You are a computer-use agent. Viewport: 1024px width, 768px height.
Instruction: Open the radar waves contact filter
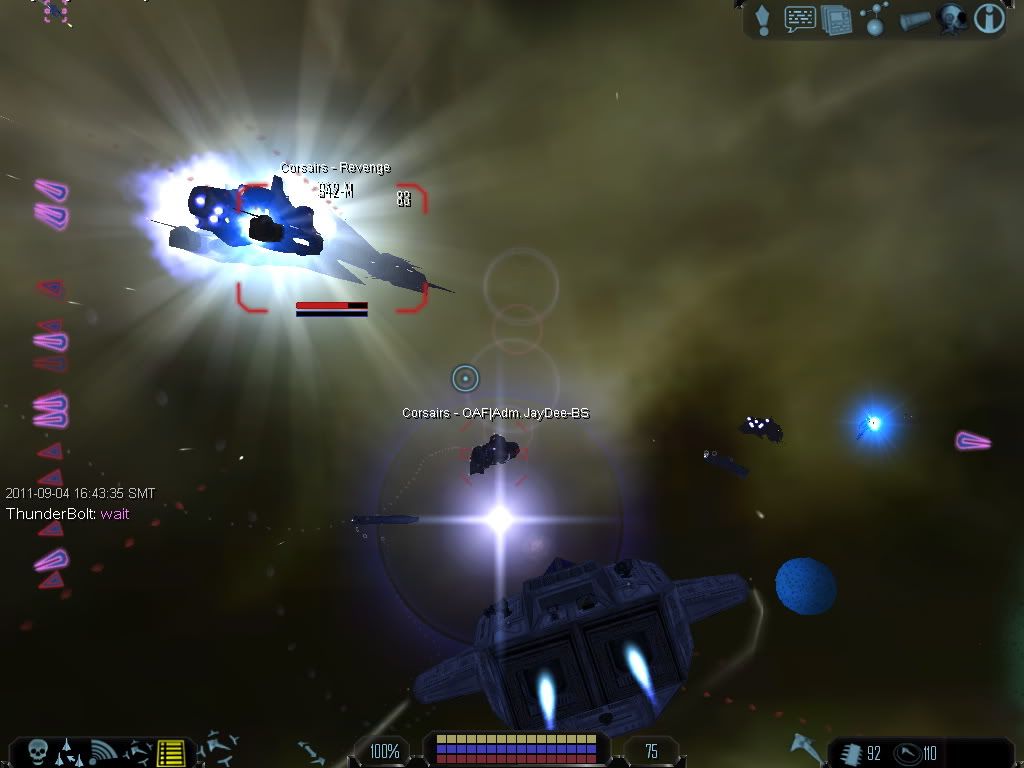pyautogui.click(x=104, y=752)
